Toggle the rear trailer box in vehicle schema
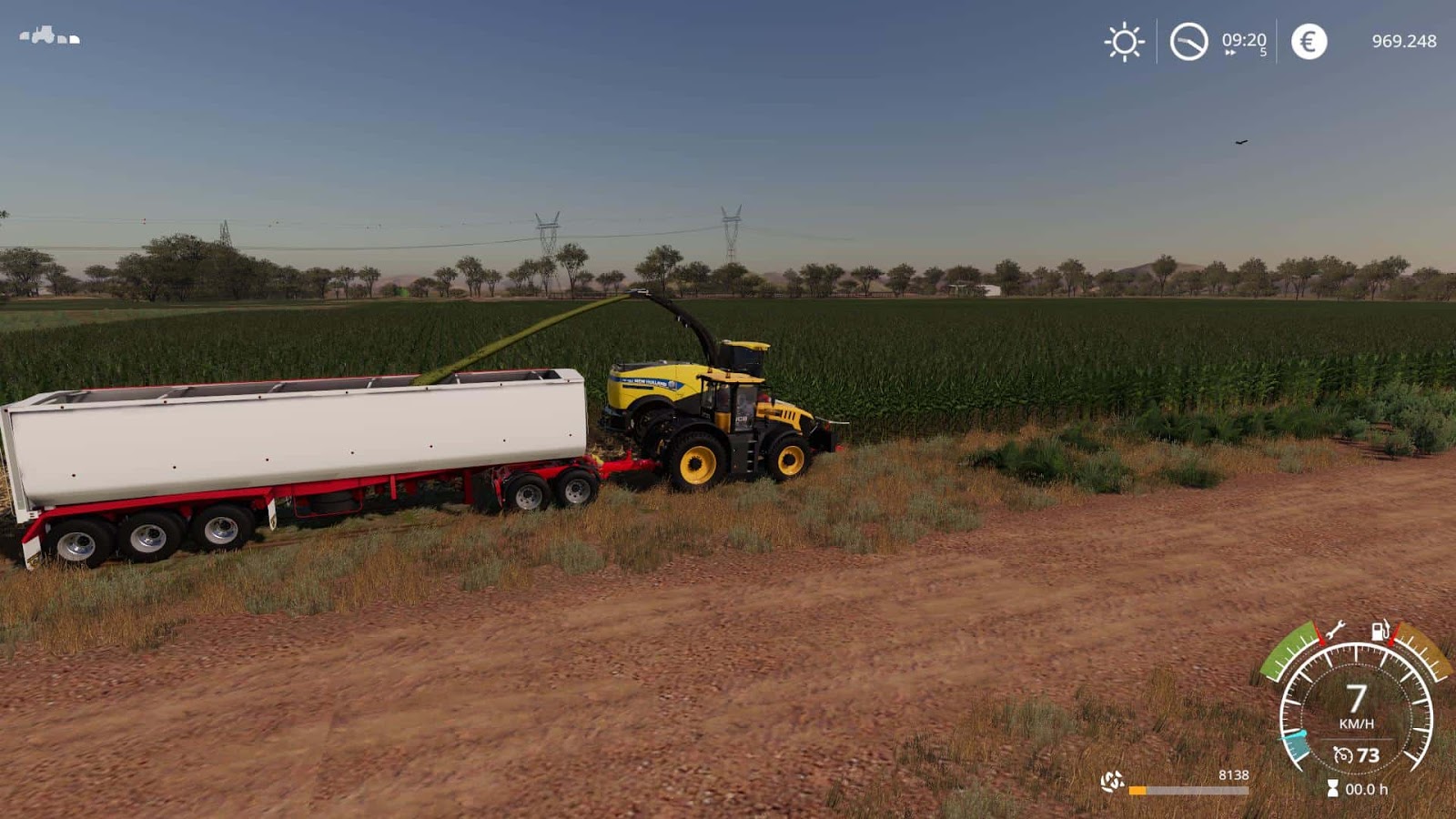 pyautogui.click(x=75, y=40)
